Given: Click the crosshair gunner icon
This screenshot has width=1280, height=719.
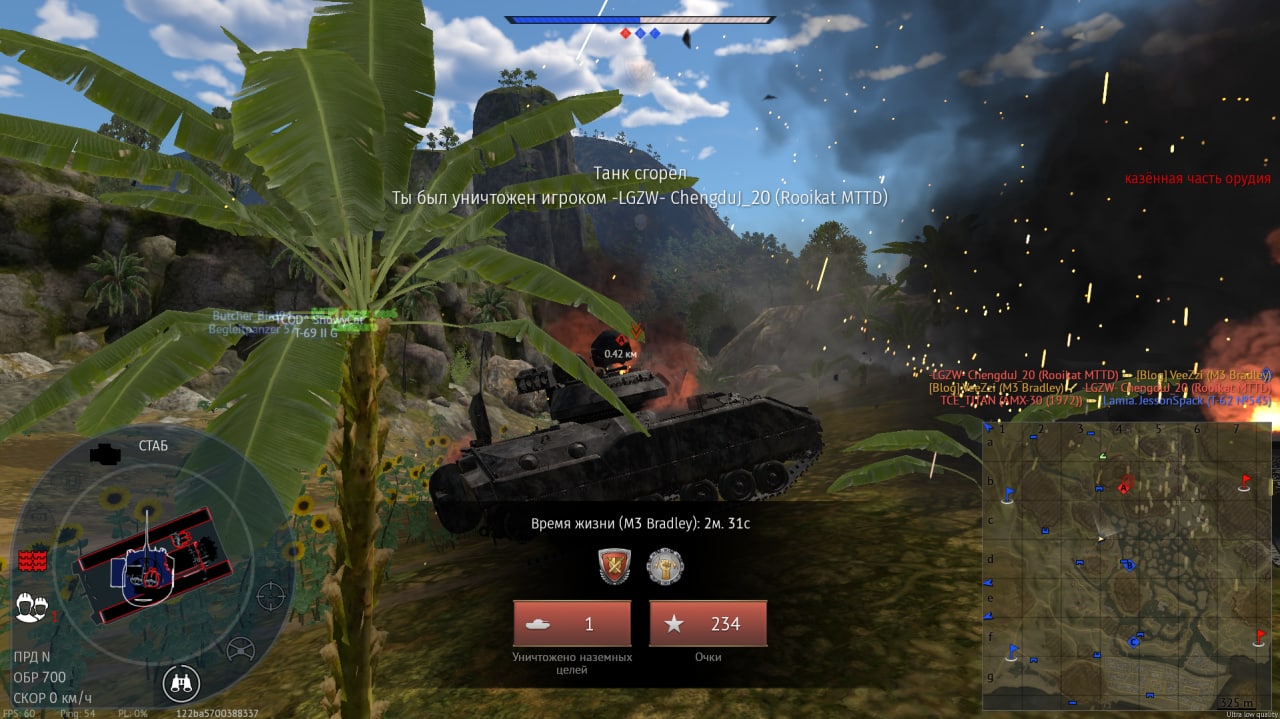Looking at the screenshot, I should [x=270, y=596].
